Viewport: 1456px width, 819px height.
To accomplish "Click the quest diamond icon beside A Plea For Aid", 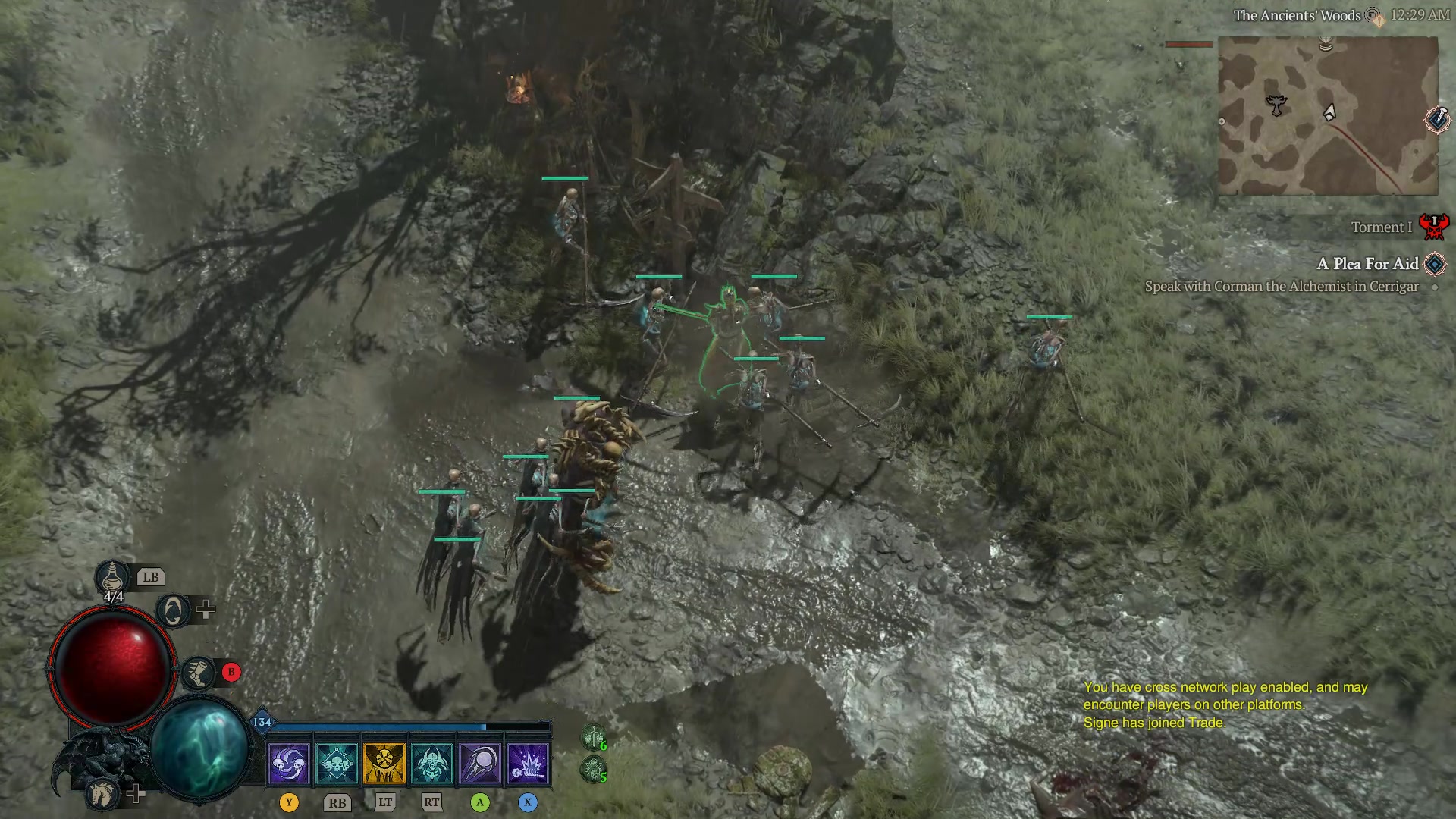I will [1433, 264].
